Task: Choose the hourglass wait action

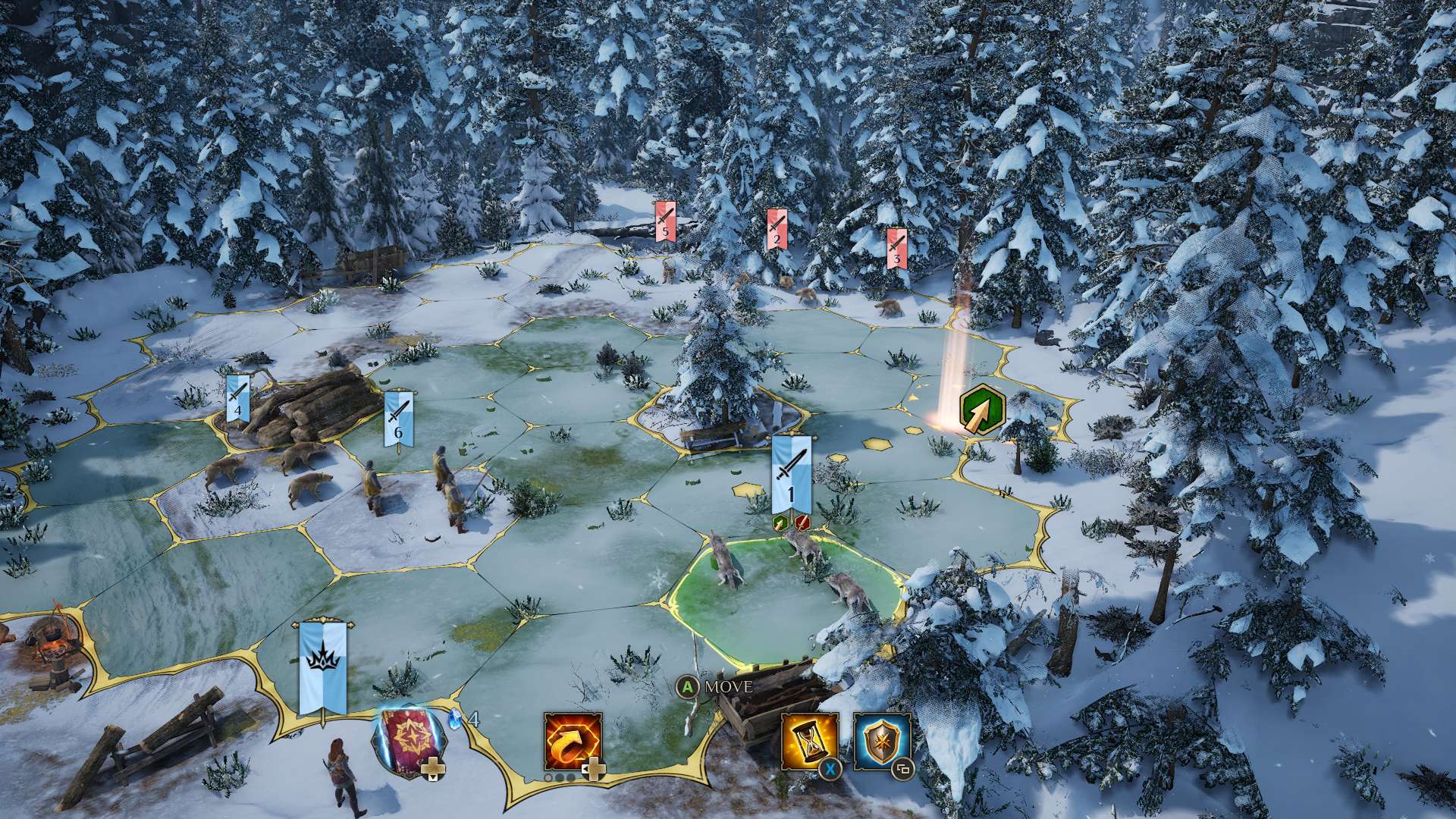Action: coord(809,741)
